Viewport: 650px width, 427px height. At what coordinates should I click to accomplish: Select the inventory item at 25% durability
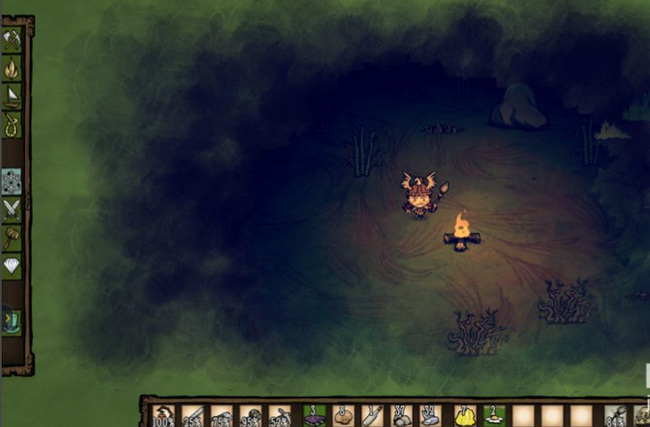coord(193,415)
